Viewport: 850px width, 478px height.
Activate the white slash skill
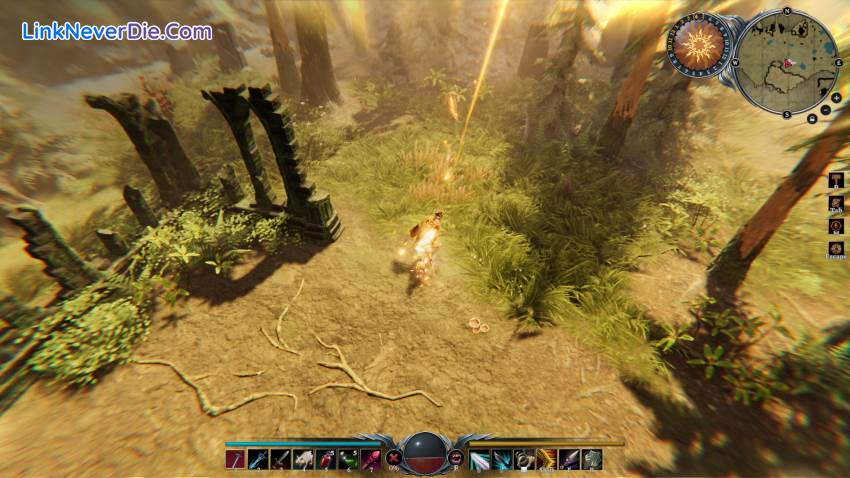[x=479, y=460]
